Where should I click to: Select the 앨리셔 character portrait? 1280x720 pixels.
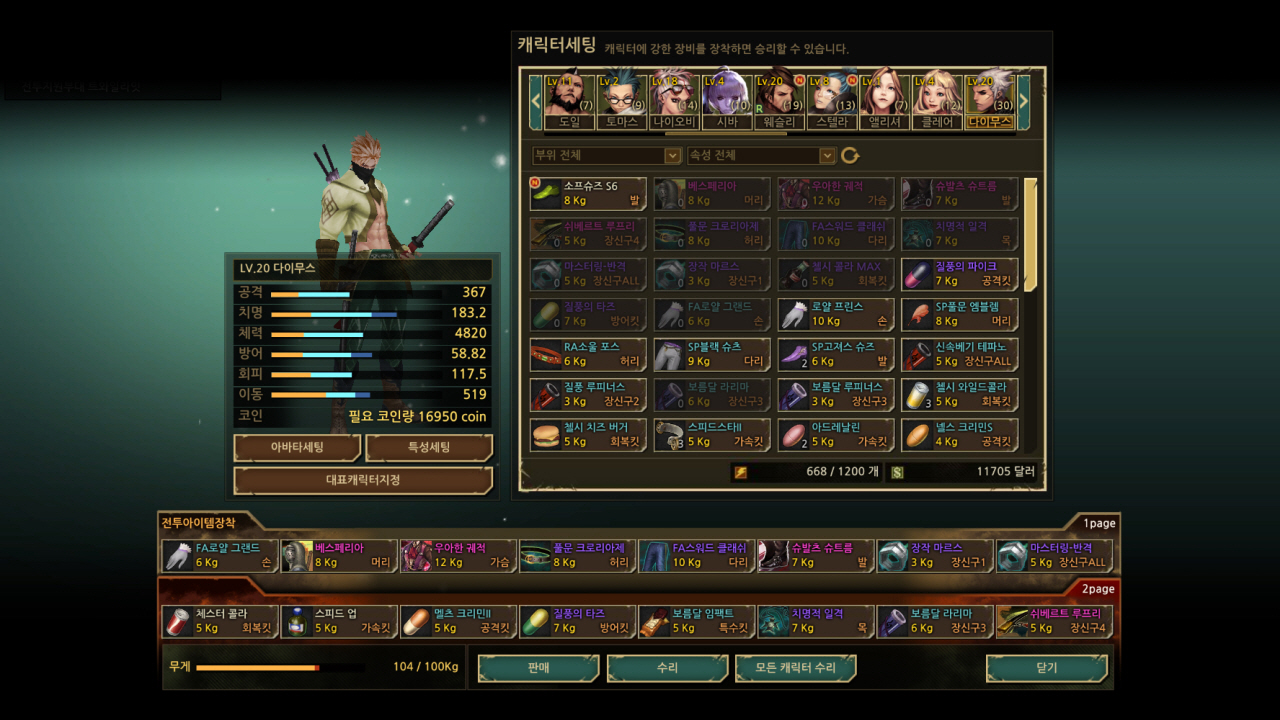[884, 101]
